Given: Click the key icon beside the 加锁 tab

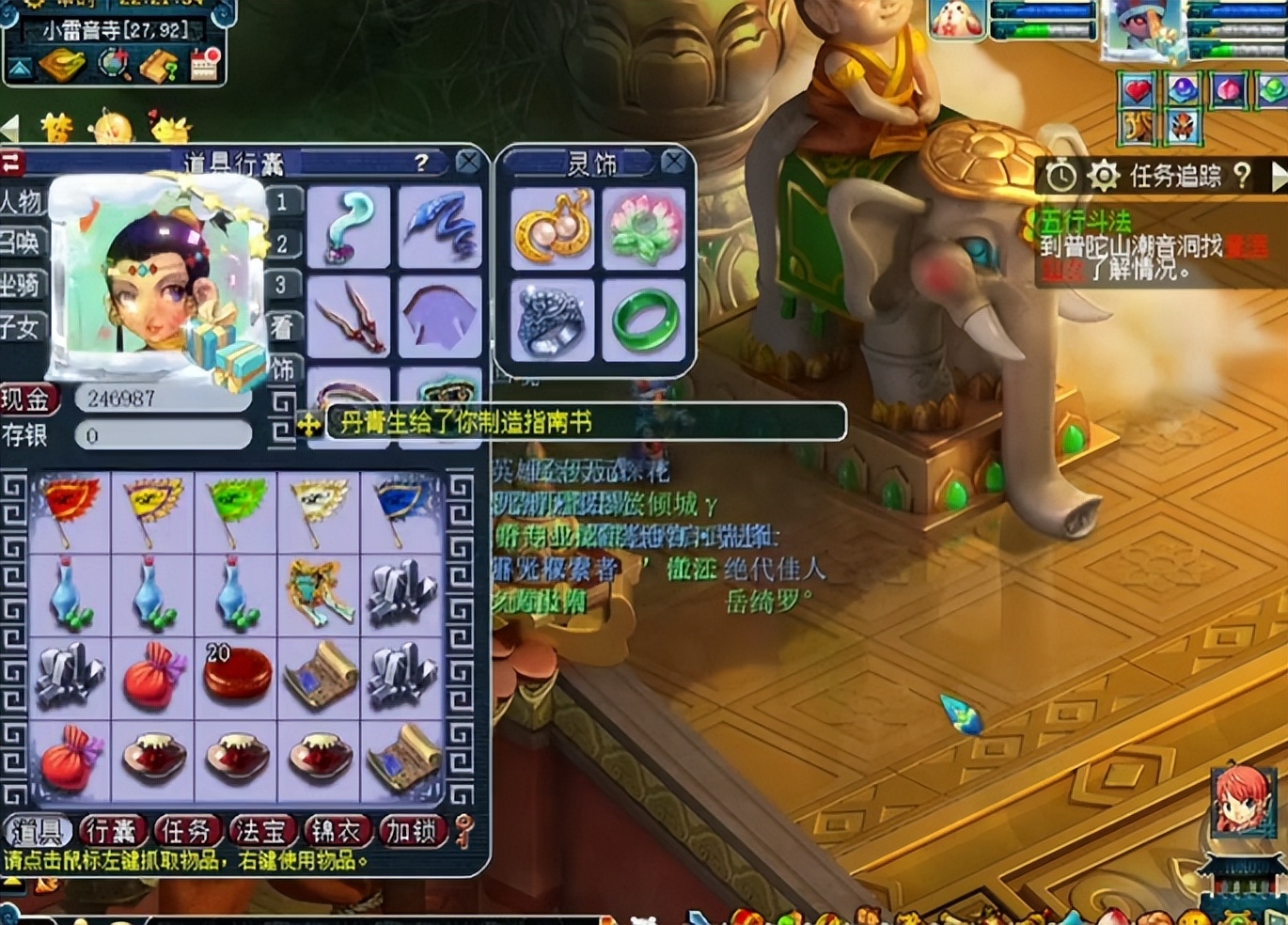Looking at the screenshot, I should pos(462,832).
